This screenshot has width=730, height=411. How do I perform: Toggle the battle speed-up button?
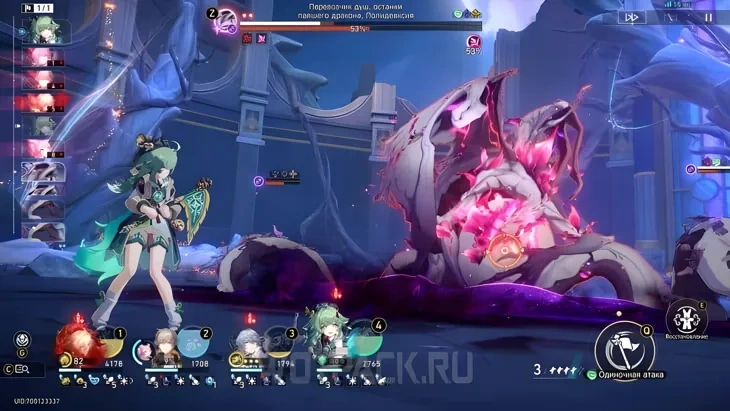(631, 17)
